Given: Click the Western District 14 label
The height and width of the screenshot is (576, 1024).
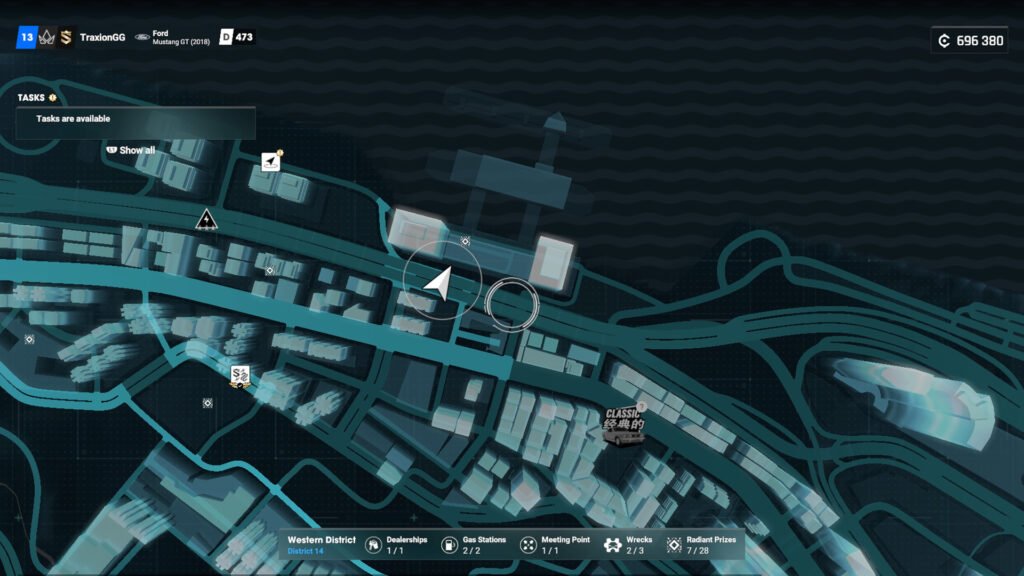Looking at the screenshot, I should click(321, 545).
